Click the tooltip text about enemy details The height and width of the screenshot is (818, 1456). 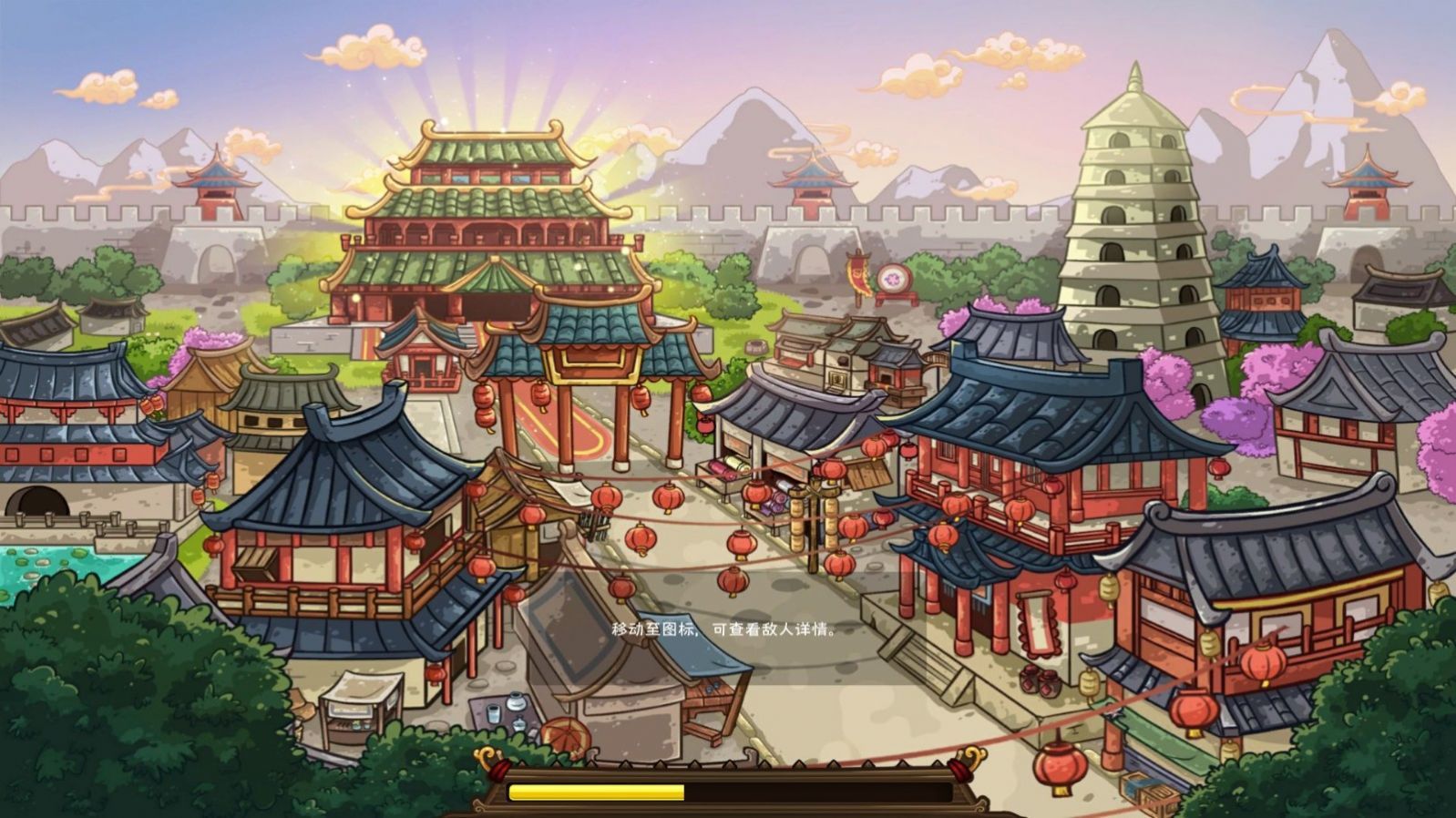(x=724, y=630)
